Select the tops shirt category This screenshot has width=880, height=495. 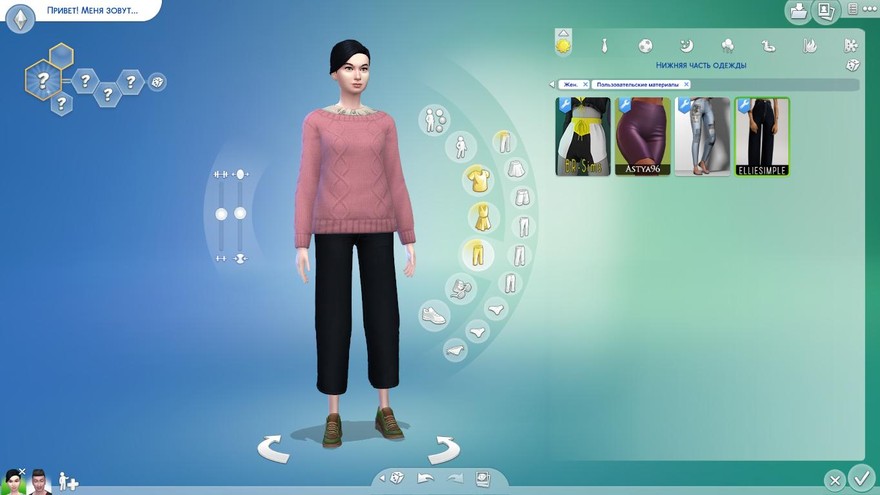pyautogui.click(x=477, y=180)
